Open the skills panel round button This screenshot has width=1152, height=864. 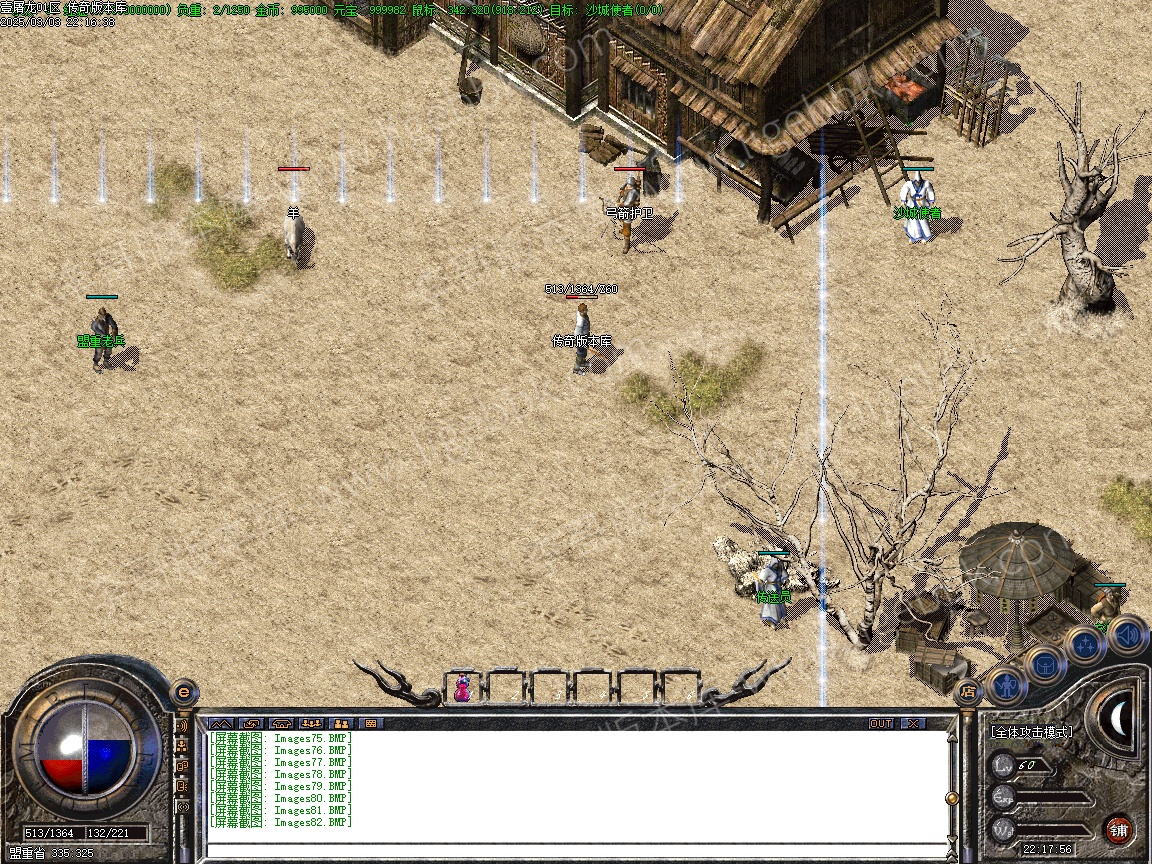pos(1085,645)
